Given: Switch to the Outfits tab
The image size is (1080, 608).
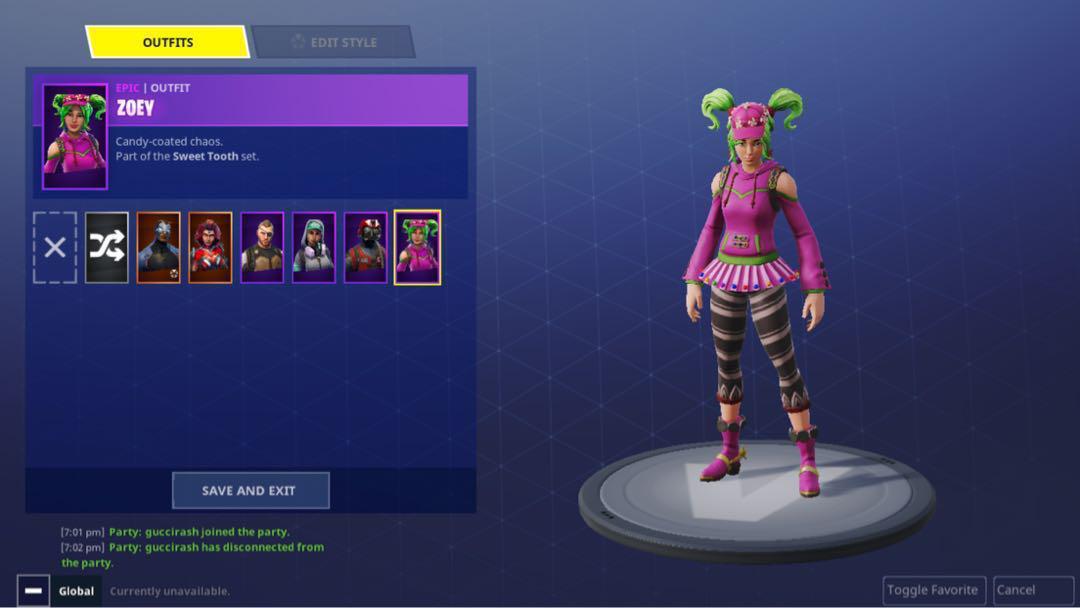Looking at the screenshot, I should [x=167, y=42].
